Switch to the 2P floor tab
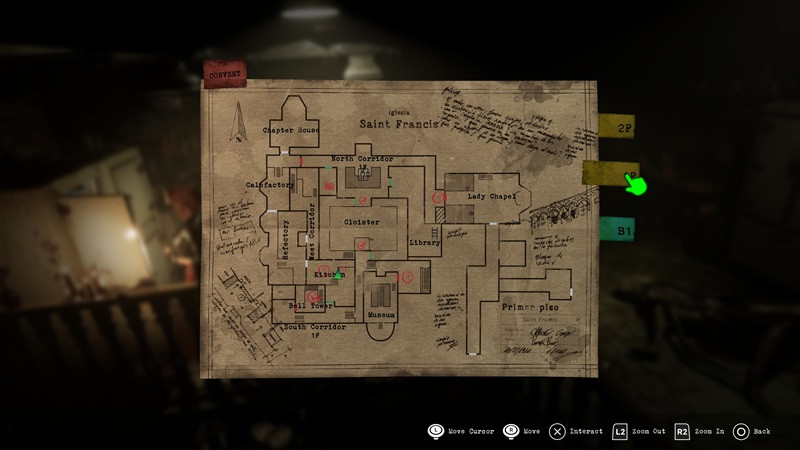Image resolution: width=800 pixels, height=450 pixels. click(x=616, y=128)
